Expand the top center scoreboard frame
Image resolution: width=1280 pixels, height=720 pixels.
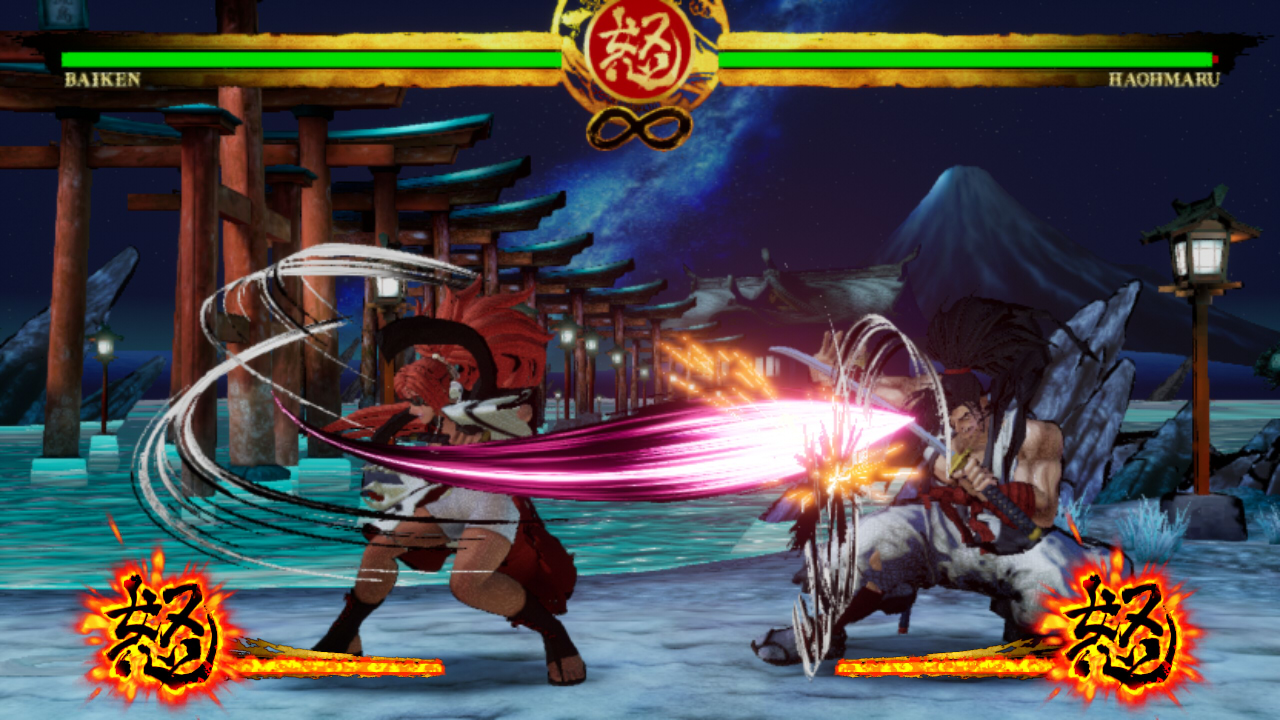click(640, 60)
